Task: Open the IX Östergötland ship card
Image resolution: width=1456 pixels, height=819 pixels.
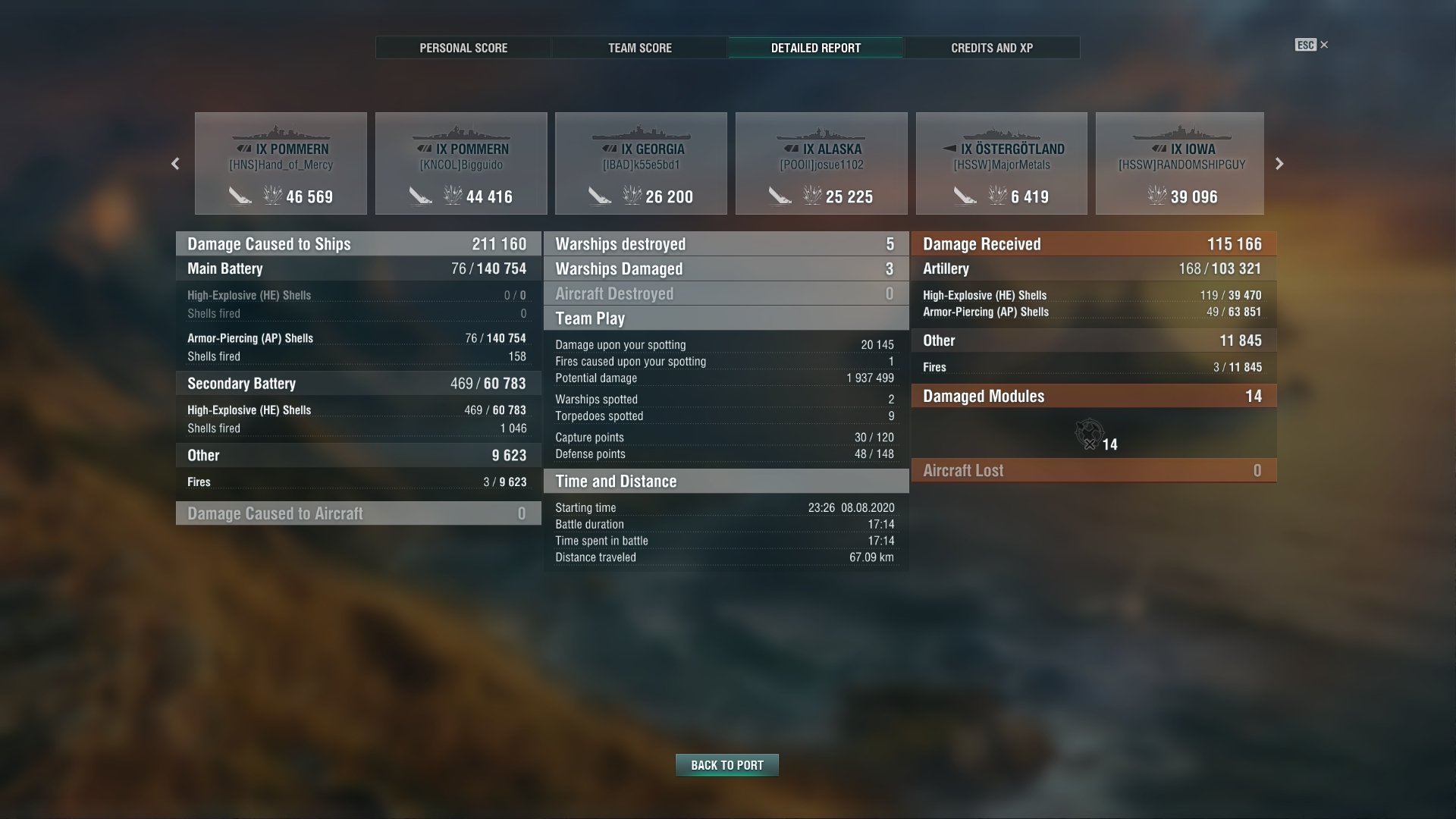Action: 1001,164
